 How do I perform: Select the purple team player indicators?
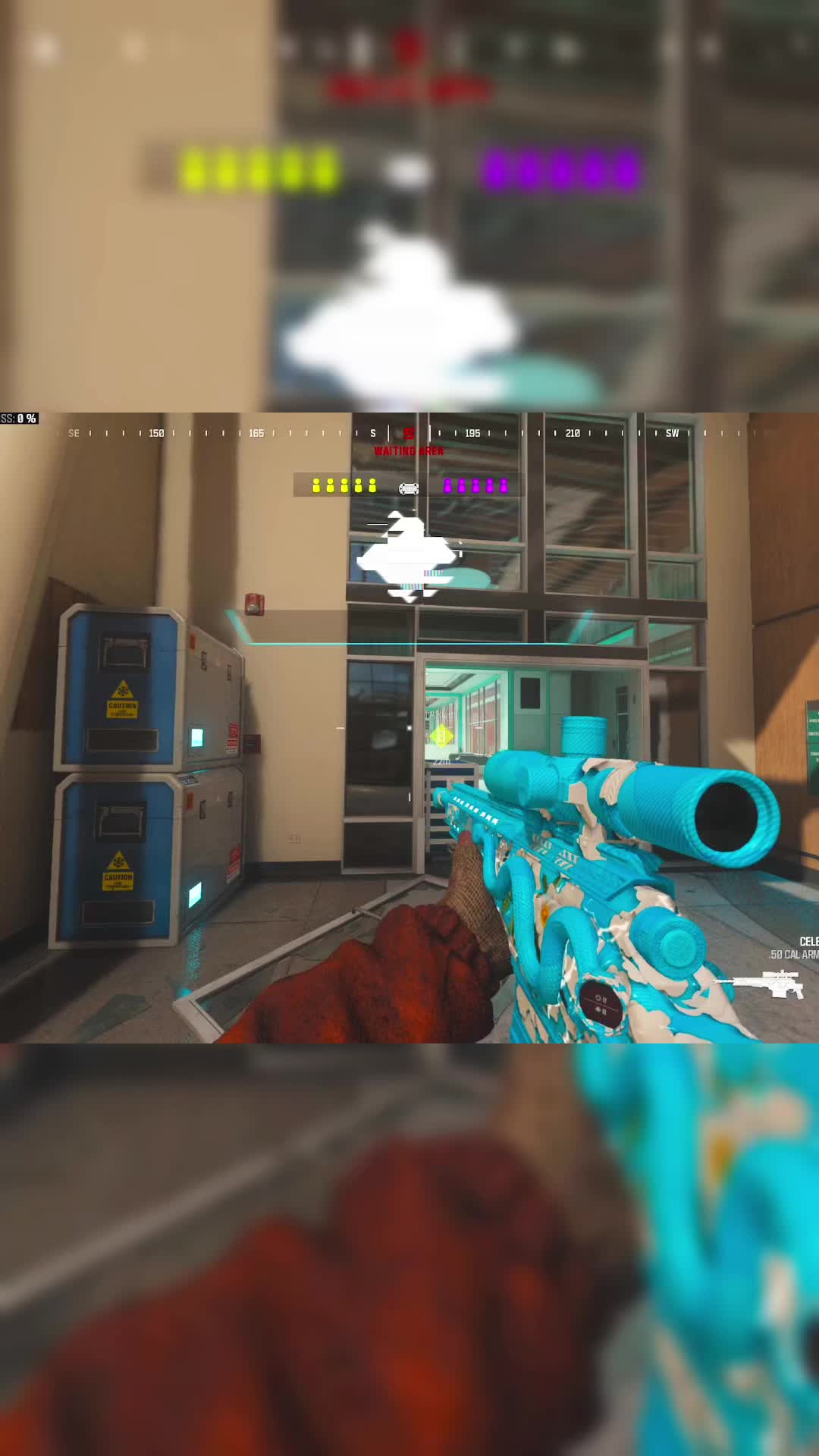coord(475,485)
